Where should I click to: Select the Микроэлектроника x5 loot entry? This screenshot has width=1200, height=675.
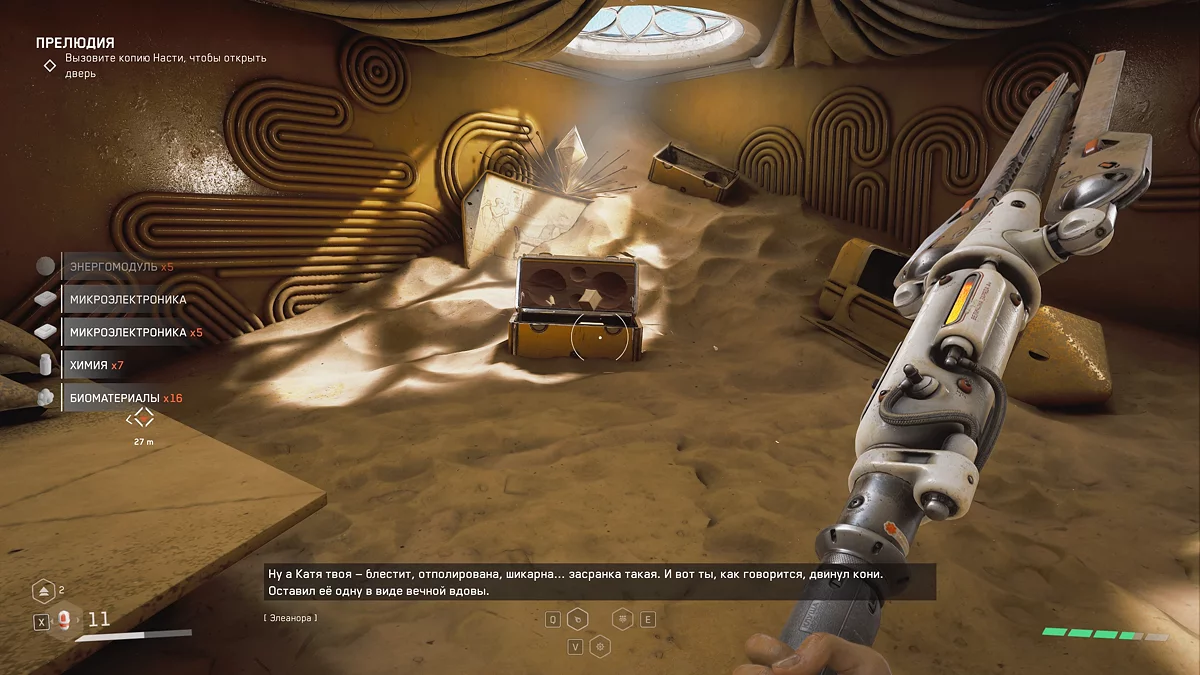point(135,332)
